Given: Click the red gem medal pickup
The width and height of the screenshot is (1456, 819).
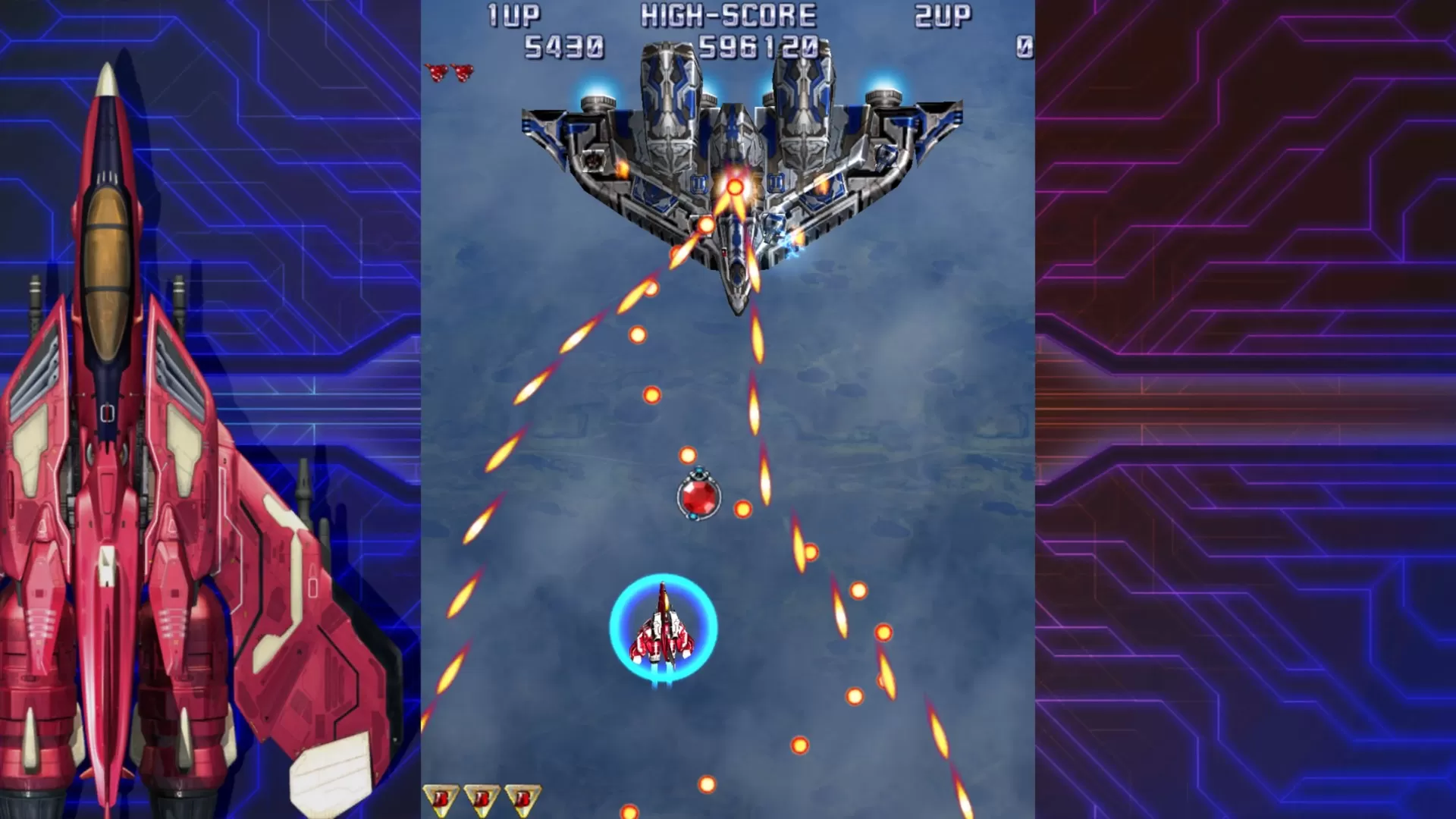Looking at the screenshot, I should pos(698,497).
